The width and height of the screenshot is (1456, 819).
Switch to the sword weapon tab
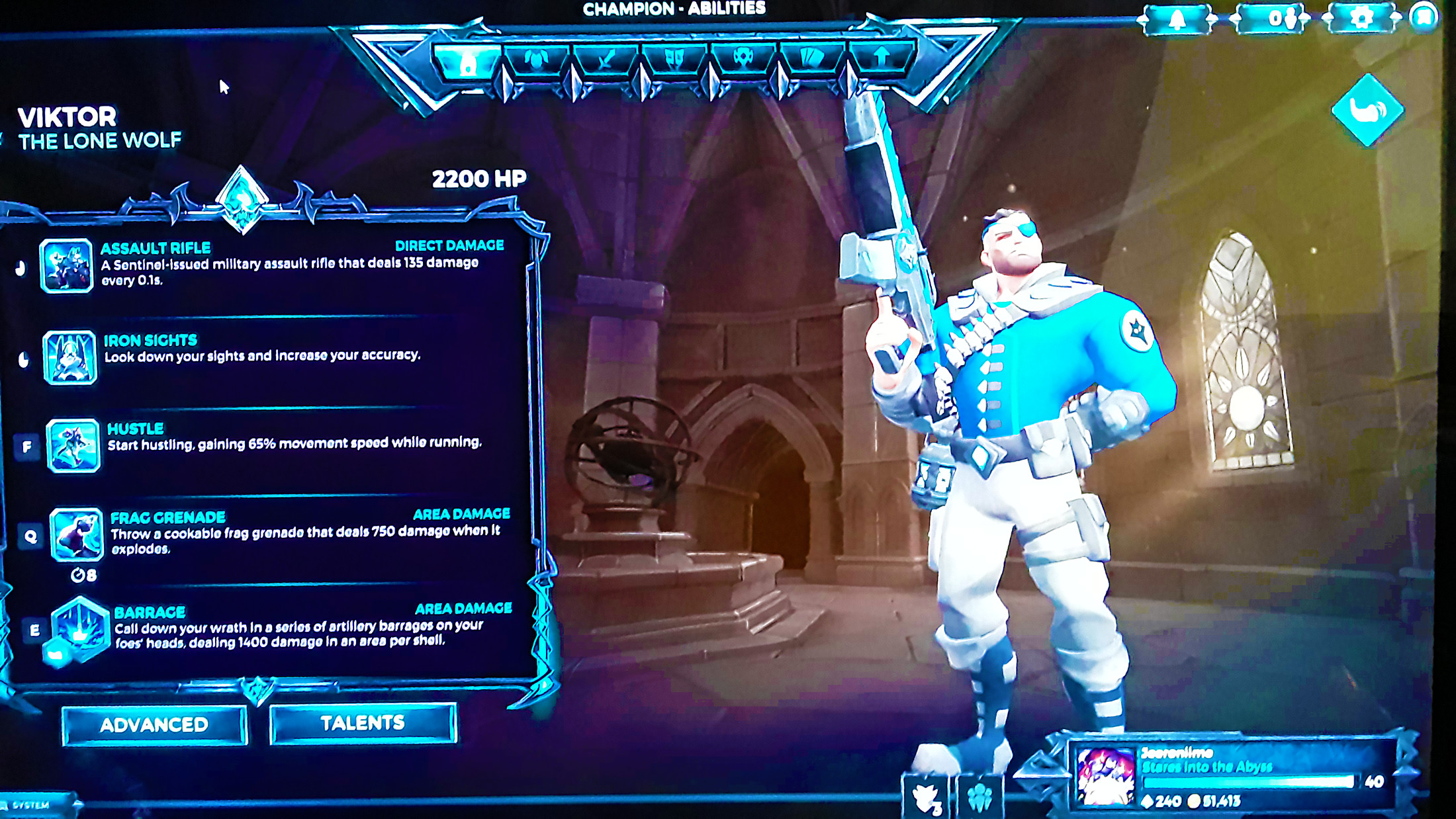[x=606, y=60]
